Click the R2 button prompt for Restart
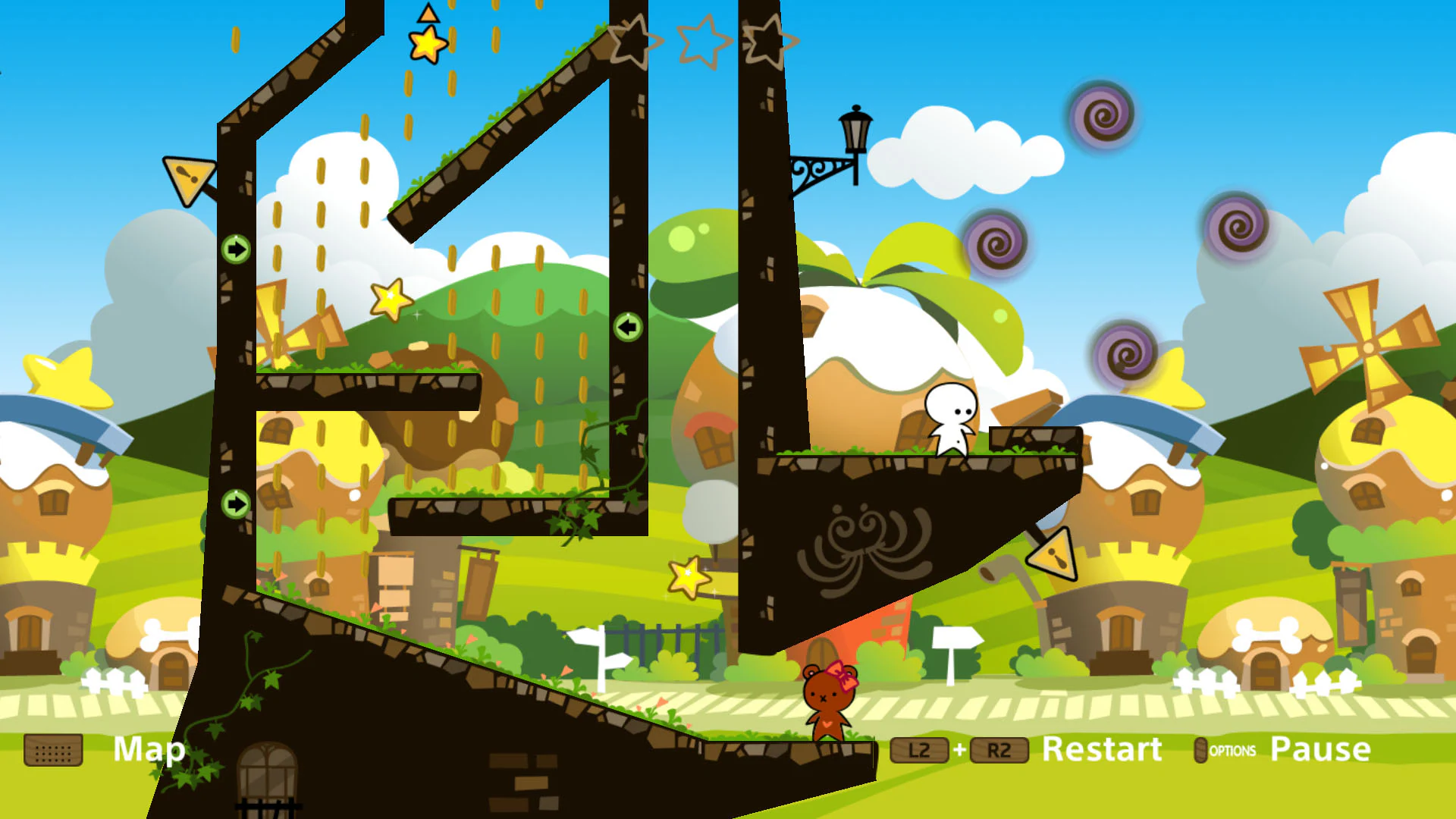This screenshot has width=1456, height=819. [x=999, y=750]
